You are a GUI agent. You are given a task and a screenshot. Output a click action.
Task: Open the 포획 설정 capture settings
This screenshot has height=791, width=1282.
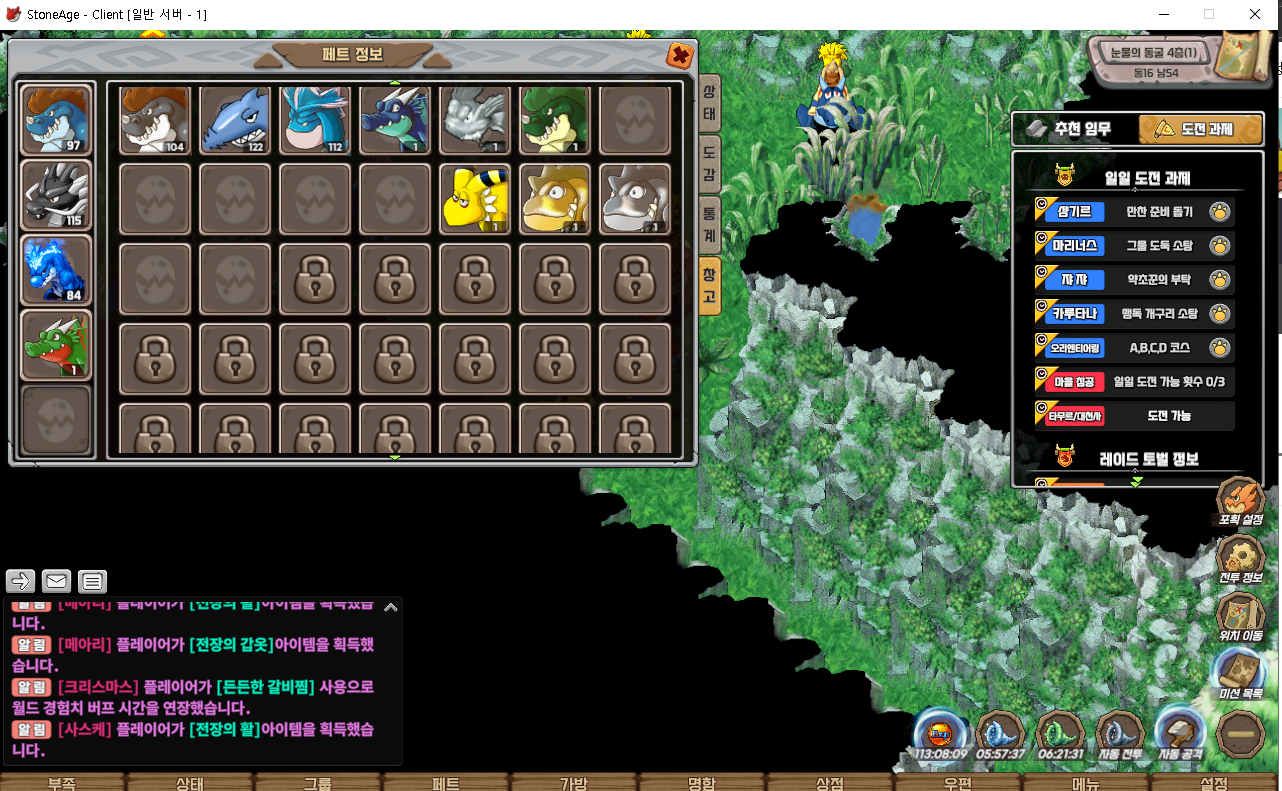coord(1240,503)
